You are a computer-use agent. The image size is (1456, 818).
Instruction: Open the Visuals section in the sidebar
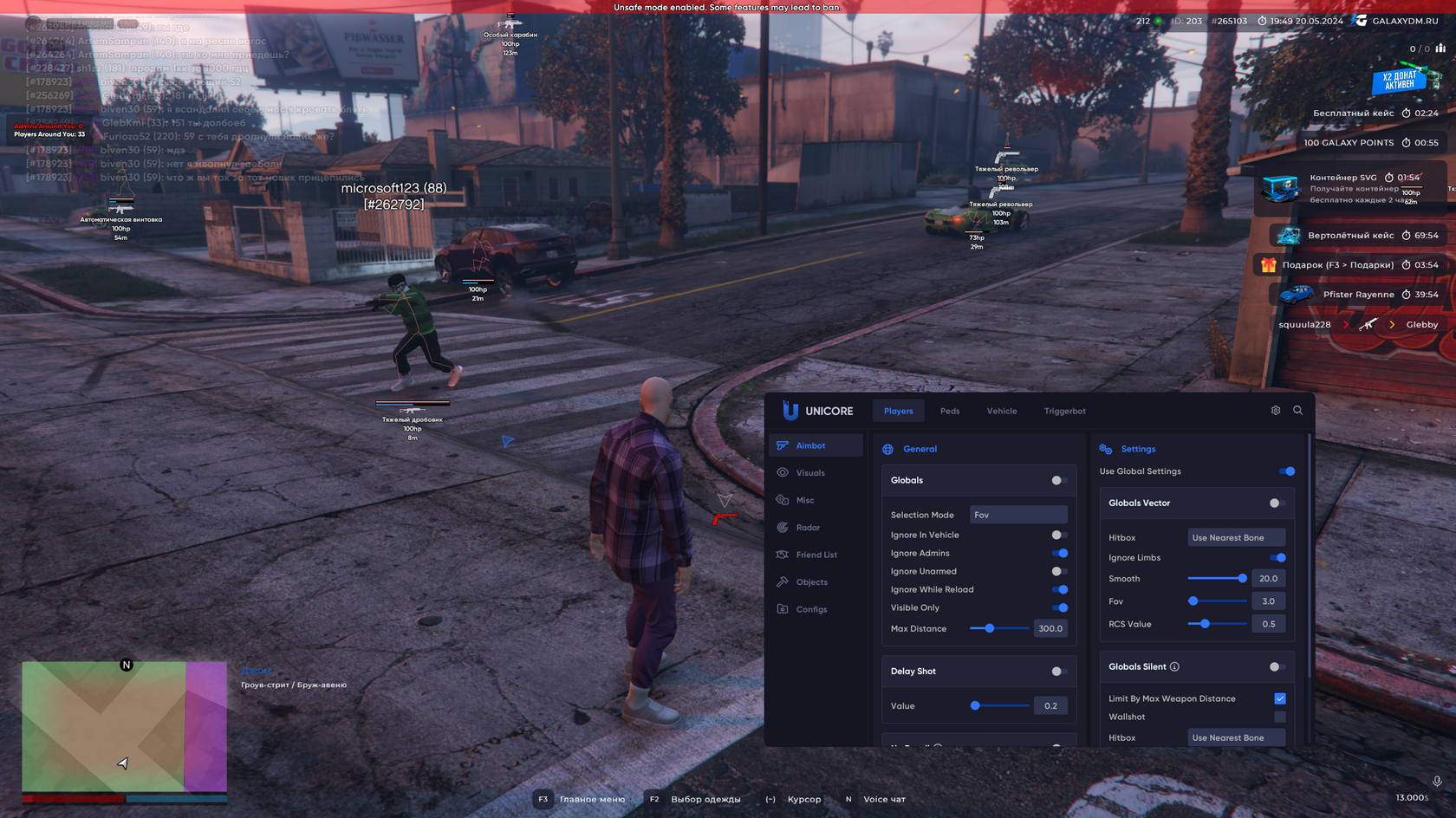pyautogui.click(x=810, y=473)
